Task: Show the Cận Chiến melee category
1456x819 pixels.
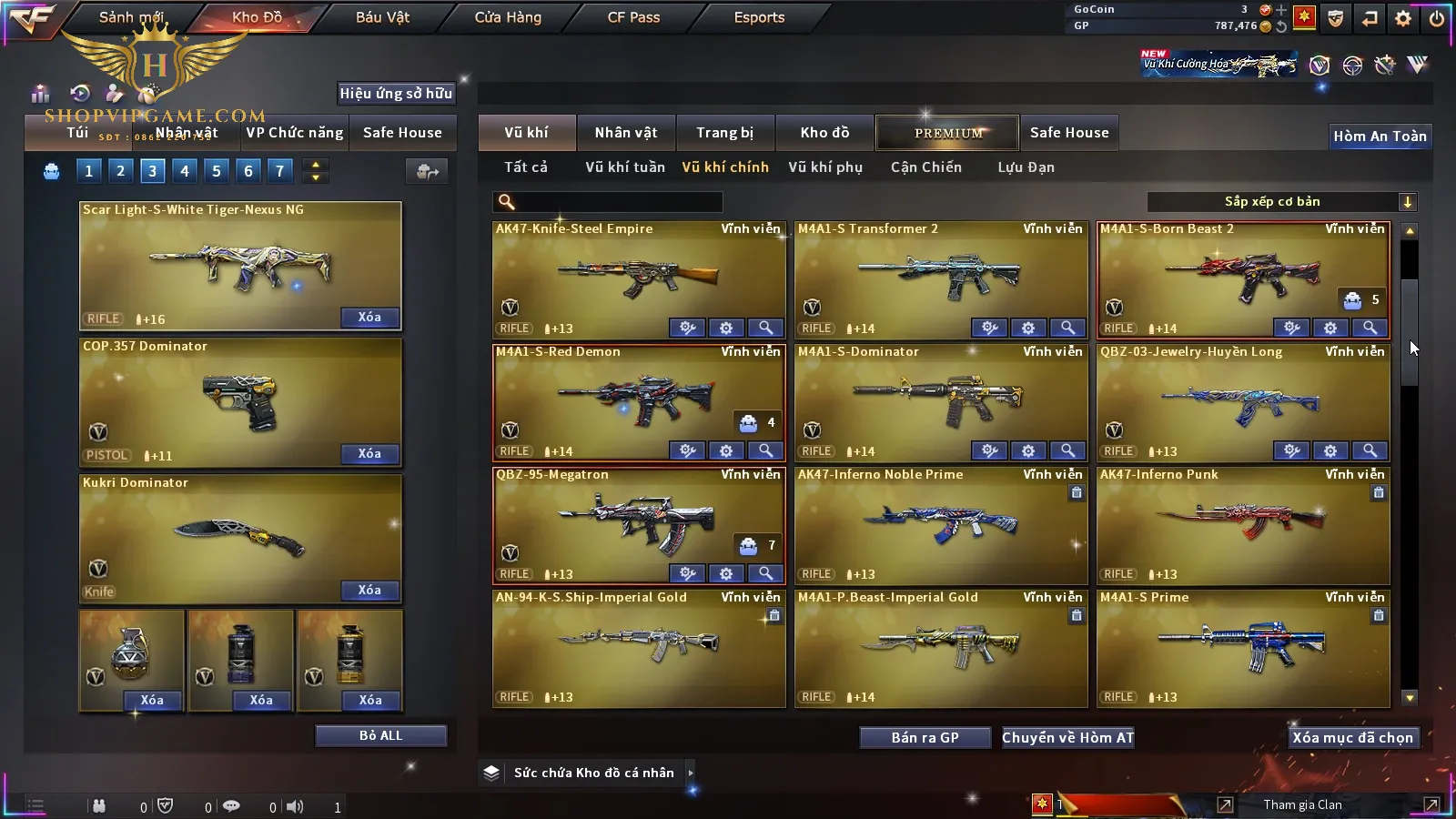Action: click(925, 167)
